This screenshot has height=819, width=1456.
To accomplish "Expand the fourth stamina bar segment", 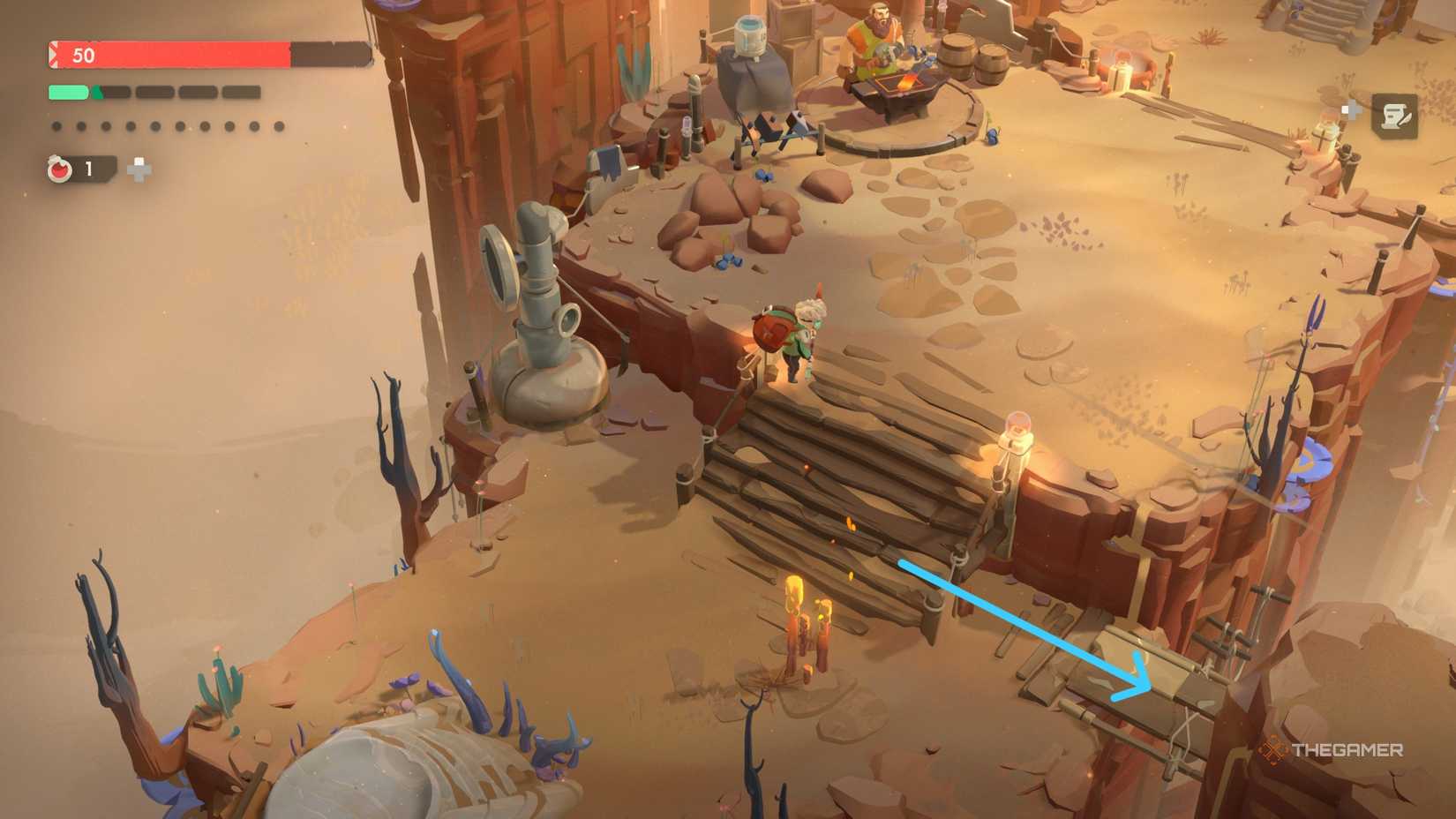I will click(x=198, y=91).
